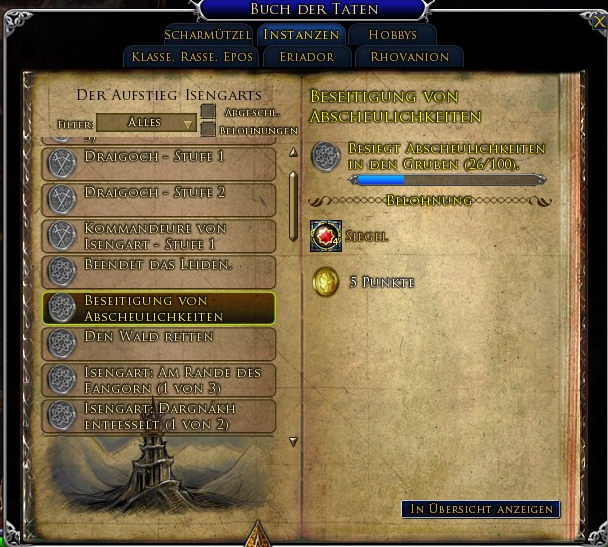Click the Siegel reward icon

pyautogui.click(x=326, y=236)
